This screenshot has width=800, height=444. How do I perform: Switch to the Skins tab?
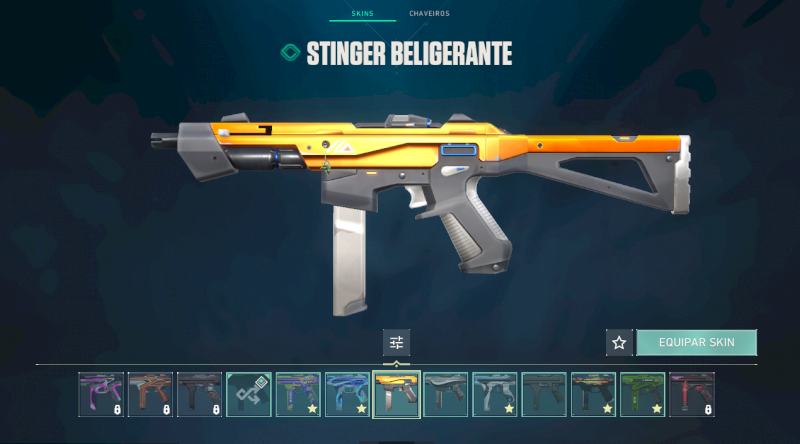coord(362,15)
